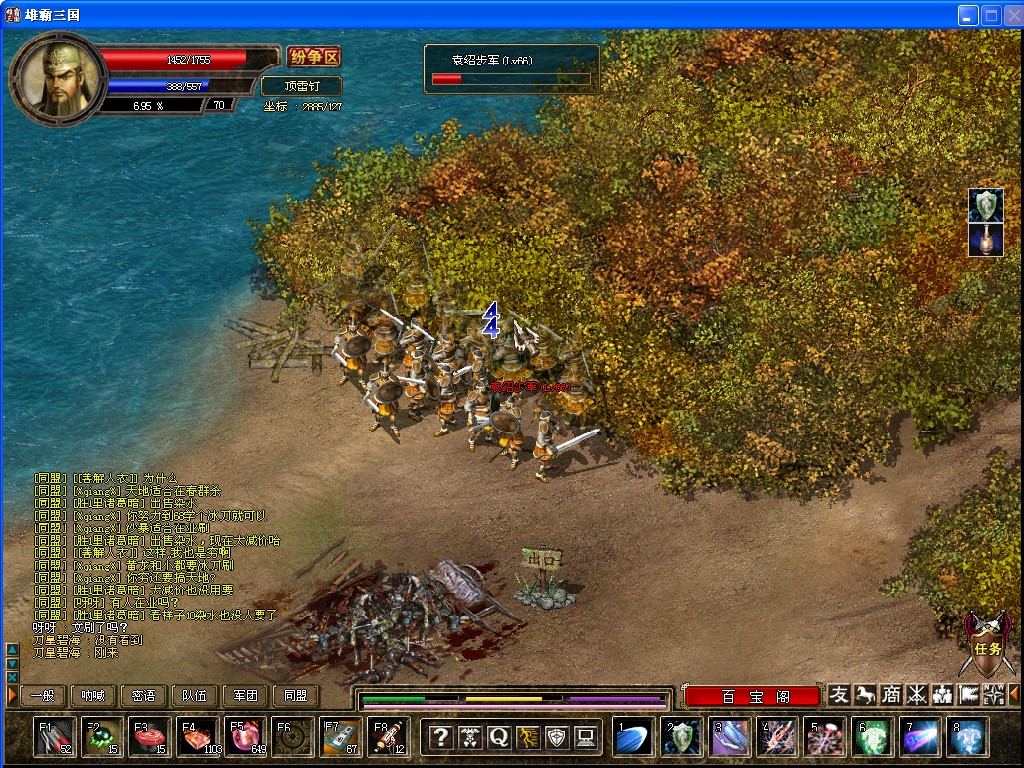Open the 商 trade panel

[890, 695]
